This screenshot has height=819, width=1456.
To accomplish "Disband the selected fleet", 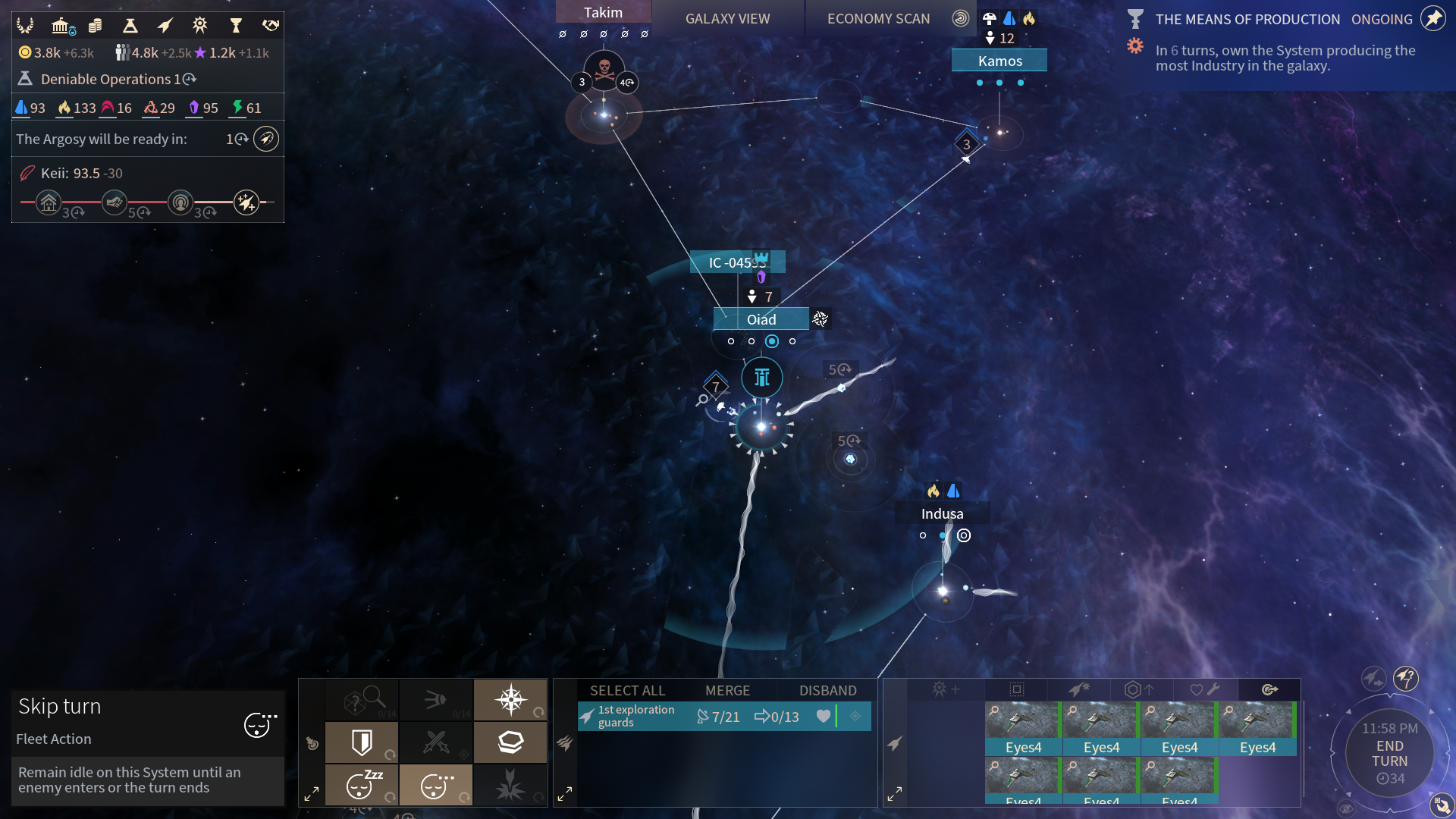I will 827,691.
